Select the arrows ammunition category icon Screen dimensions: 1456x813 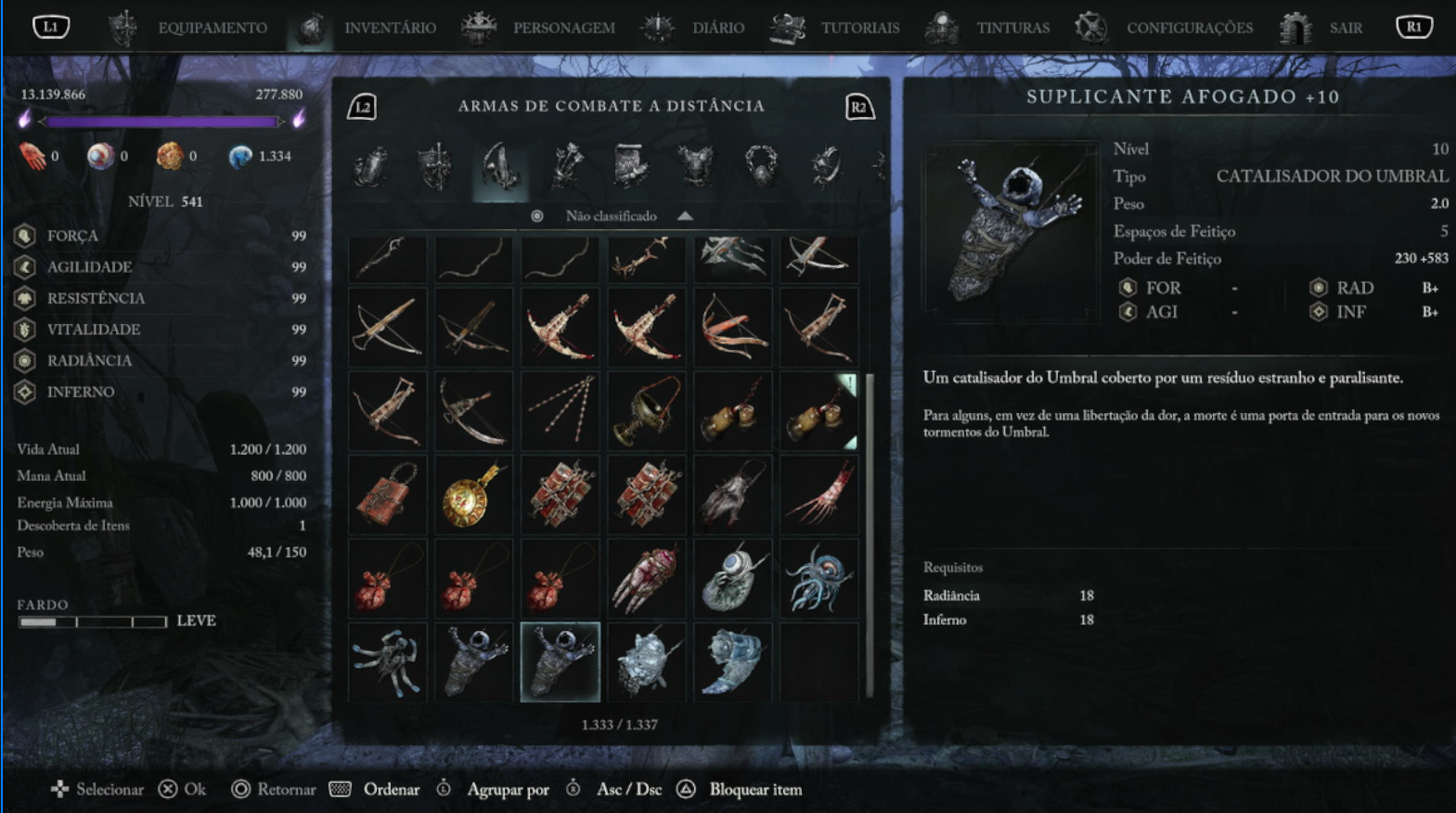(x=566, y=167)
